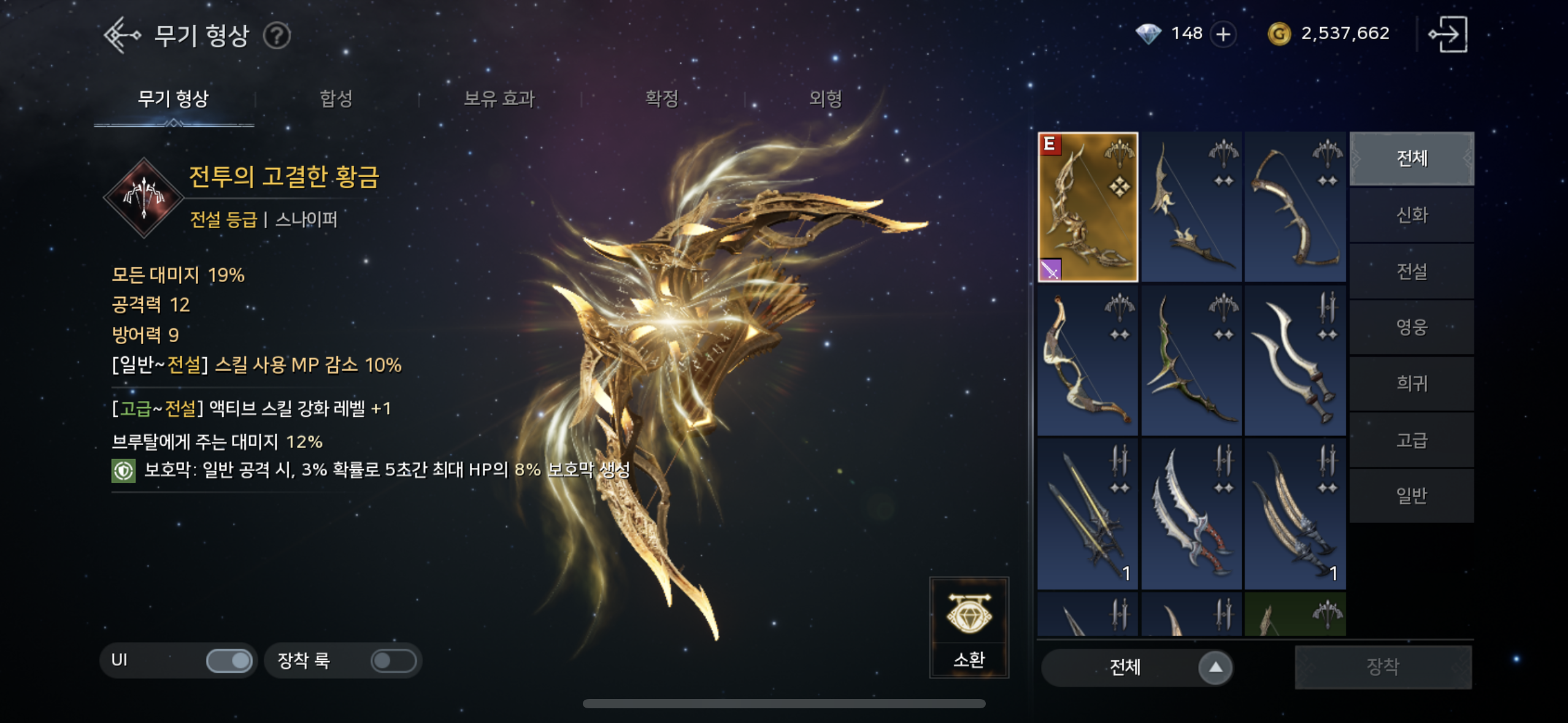Open the 소환 summon button
1568x723 pixels.
pyautogui.click(x=969, y=627)
